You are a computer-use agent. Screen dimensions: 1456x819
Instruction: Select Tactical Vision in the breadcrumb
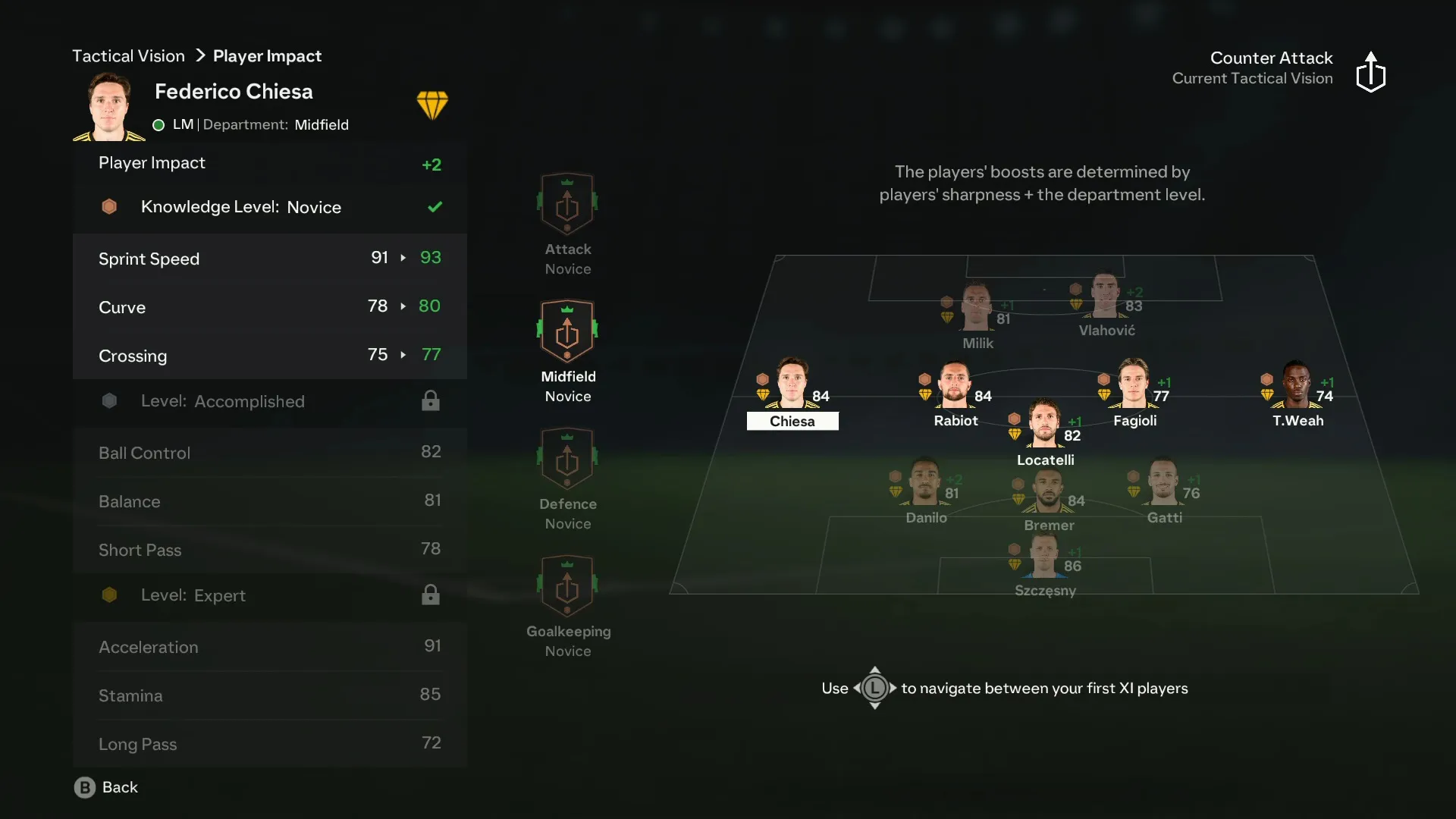pyautogui.click(x=128, y=55)
